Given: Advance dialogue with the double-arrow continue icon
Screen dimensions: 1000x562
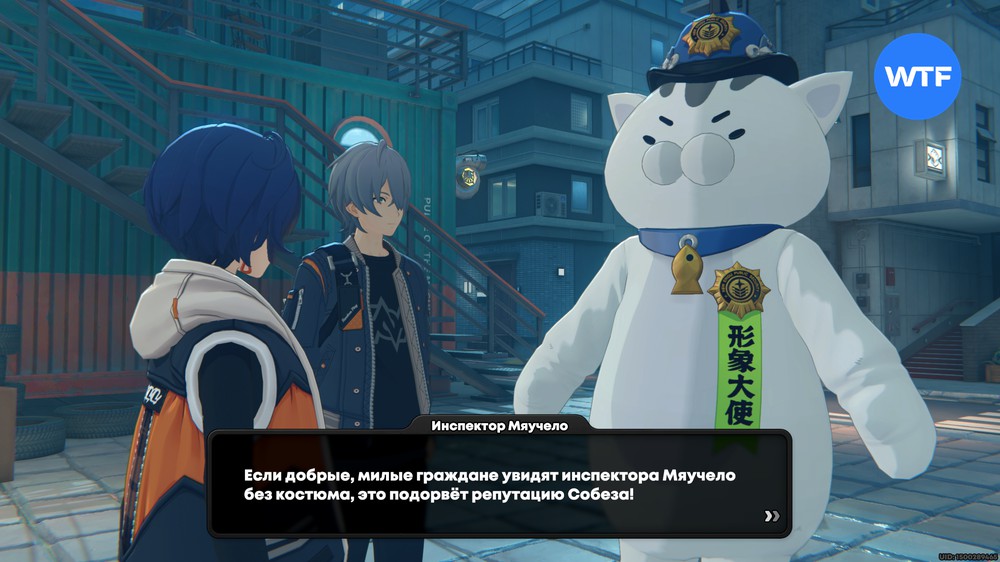Looking at the screenshot, I should pos(771,516).
